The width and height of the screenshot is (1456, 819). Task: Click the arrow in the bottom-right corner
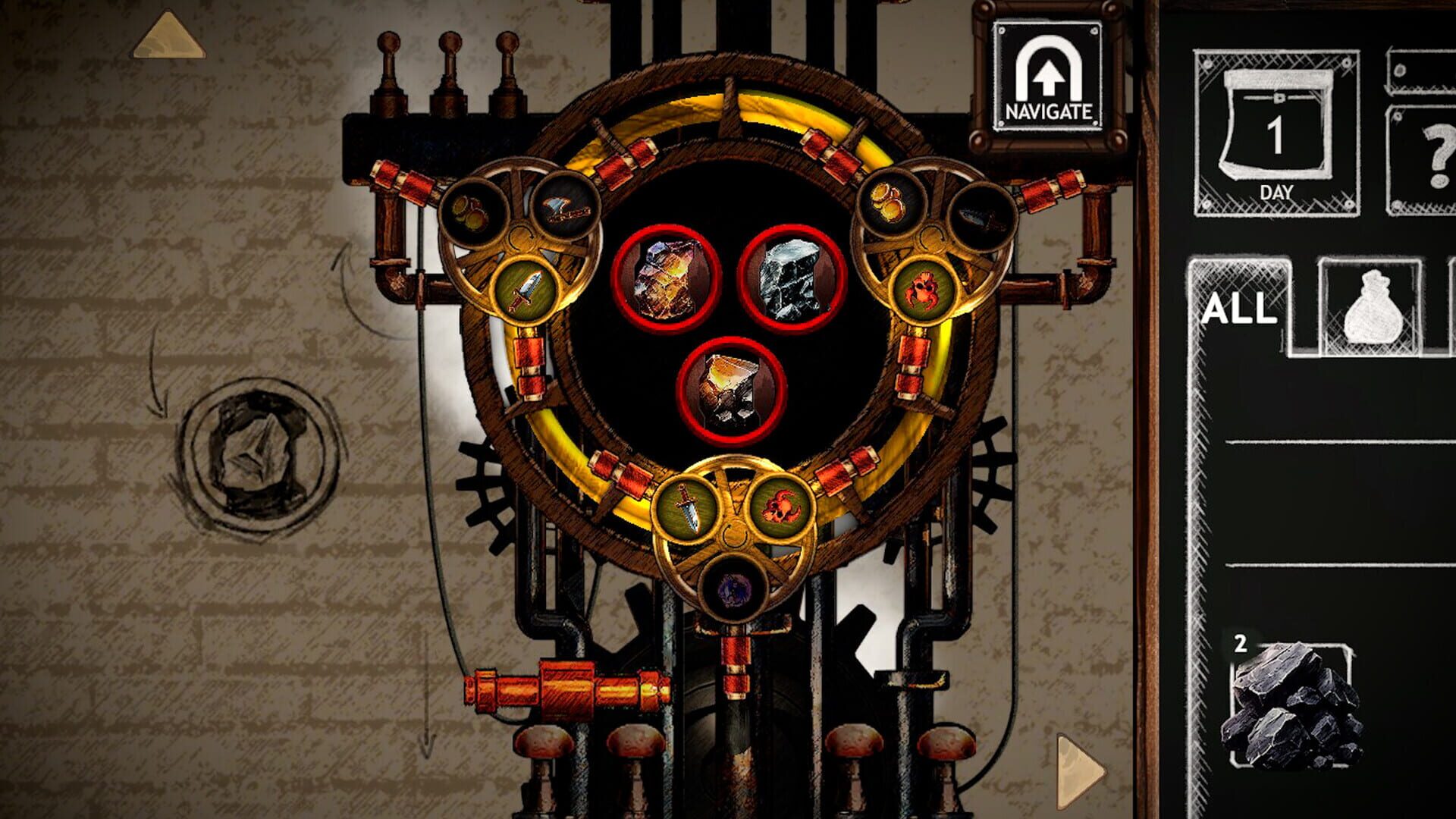coord(1077,770)
